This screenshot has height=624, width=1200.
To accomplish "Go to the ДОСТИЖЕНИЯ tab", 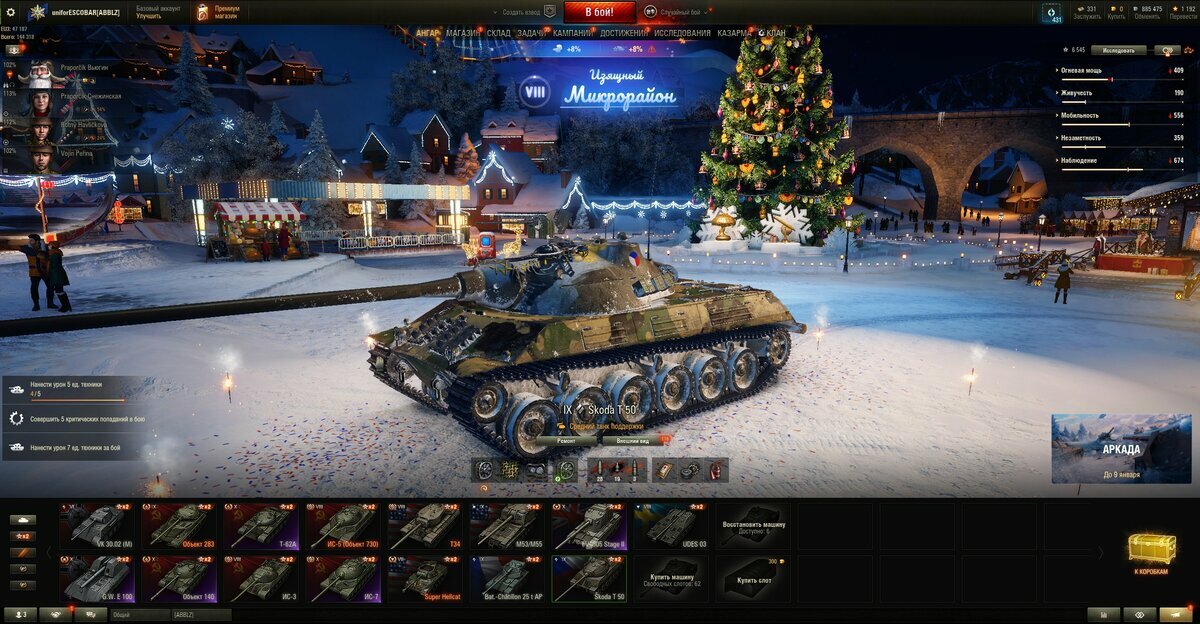I will point(623,33).
